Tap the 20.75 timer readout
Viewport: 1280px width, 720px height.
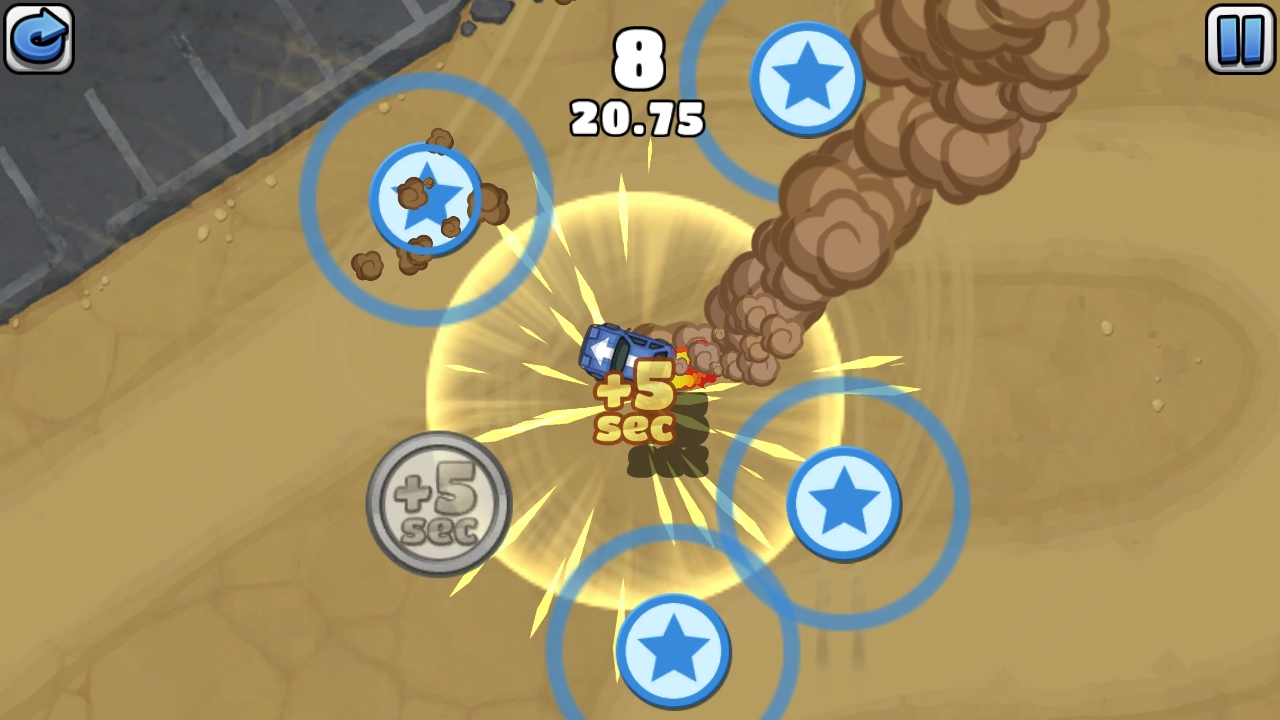point(638,116)
